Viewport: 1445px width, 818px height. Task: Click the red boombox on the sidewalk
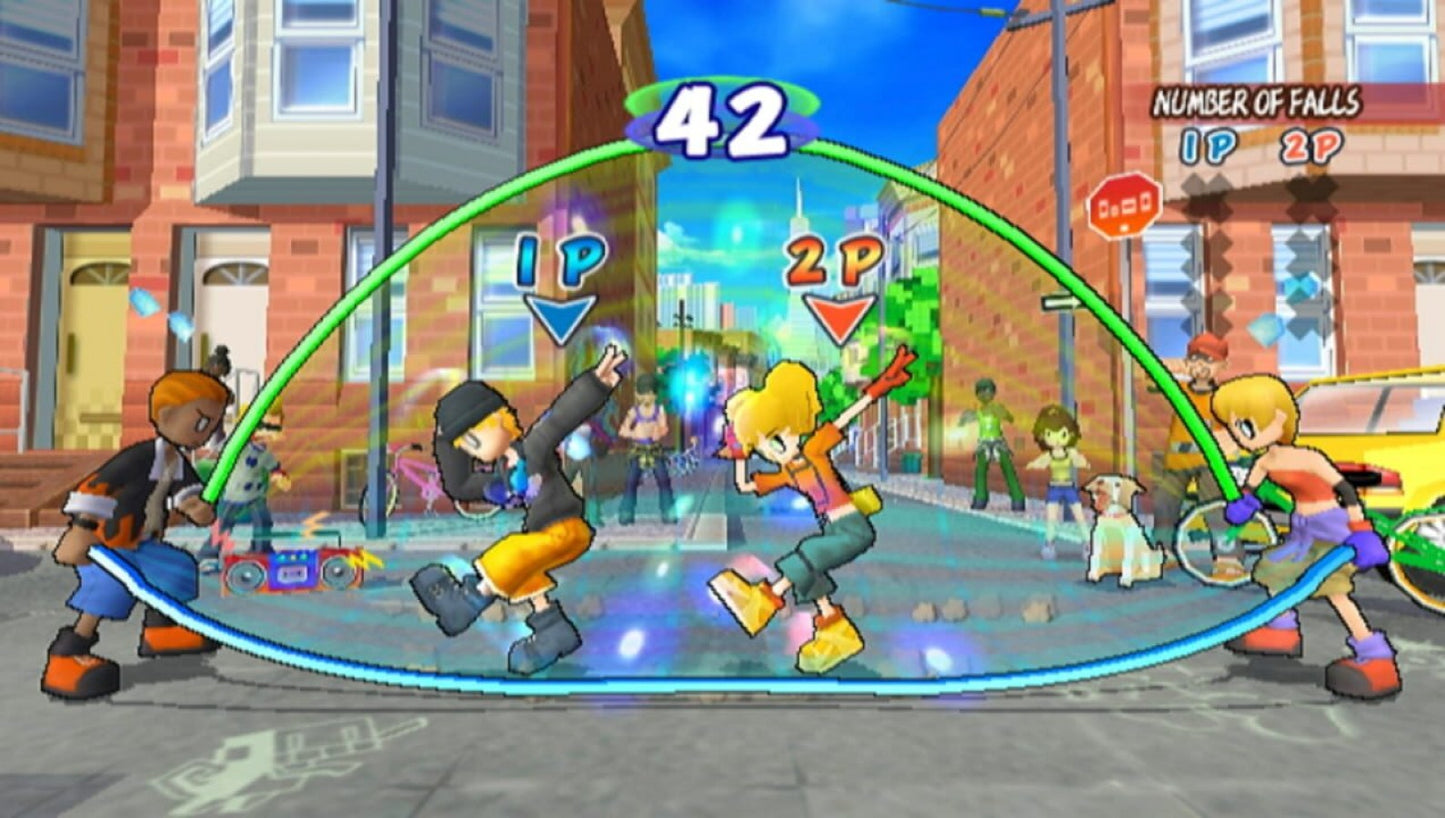click(293, 571)
